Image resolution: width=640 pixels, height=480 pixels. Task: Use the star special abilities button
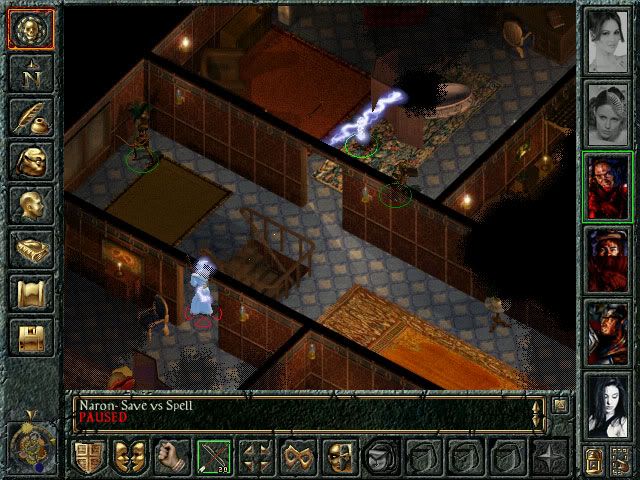[x=548, y=456]
